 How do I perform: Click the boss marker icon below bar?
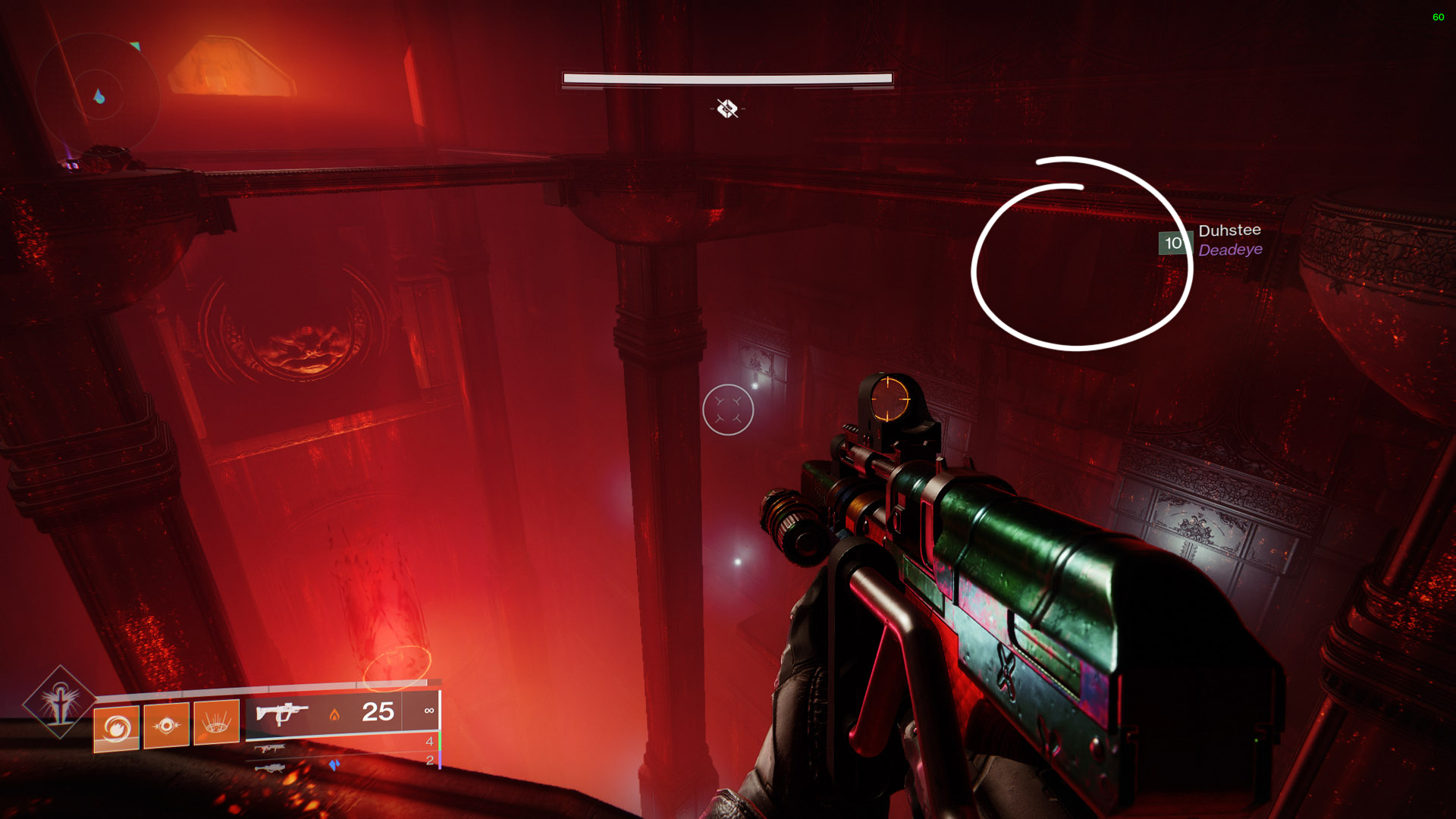(727, 109)
